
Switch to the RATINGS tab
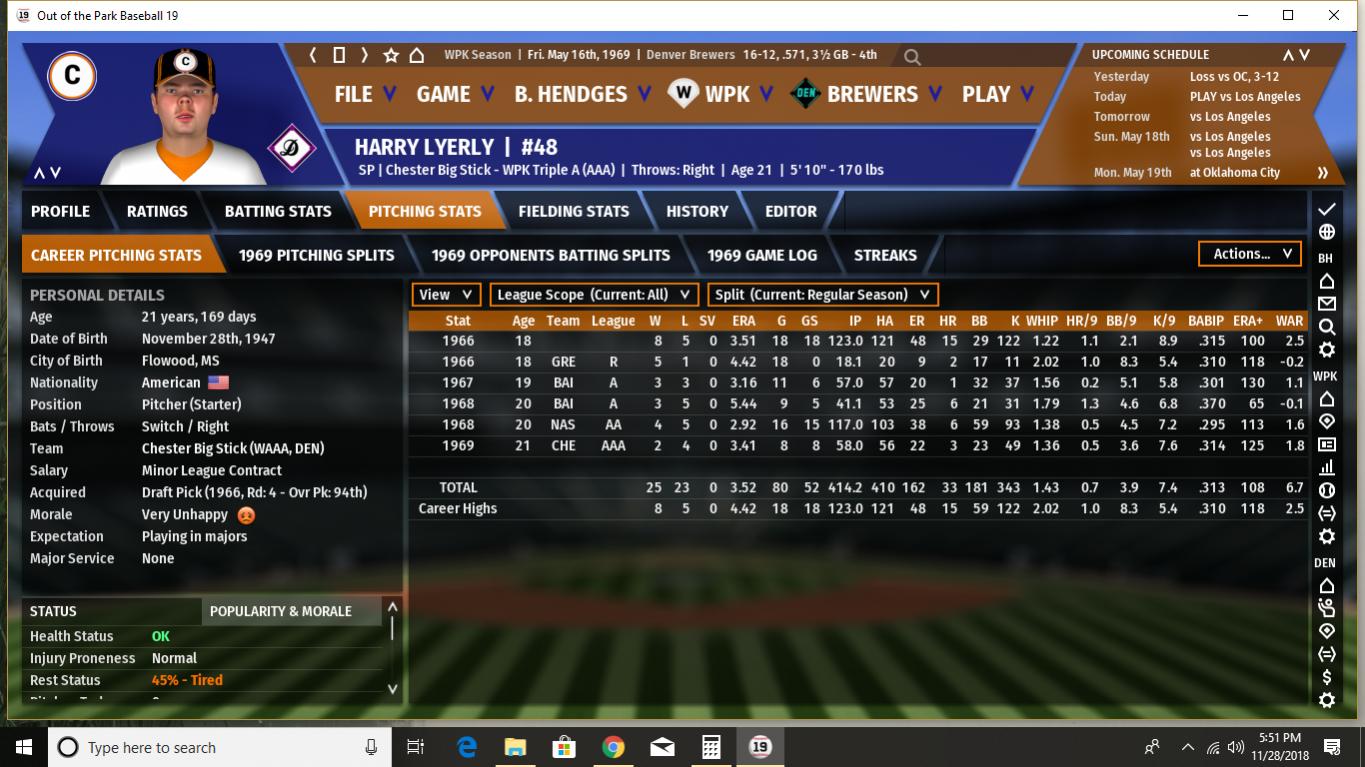pyautogui.click(x=157, y=211)
